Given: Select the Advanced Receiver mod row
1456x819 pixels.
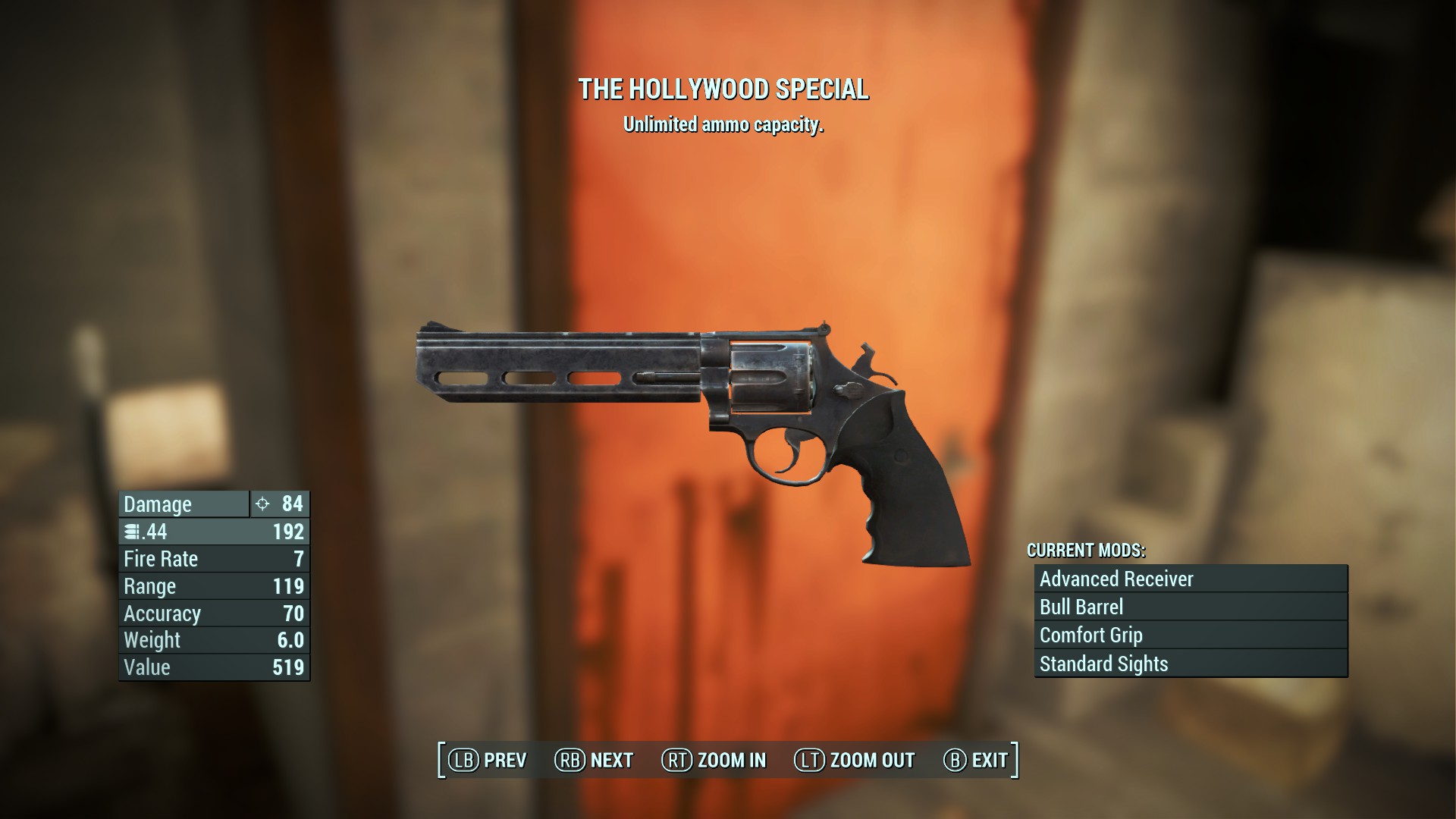Looking at the screenshot, I should 1191,579.
